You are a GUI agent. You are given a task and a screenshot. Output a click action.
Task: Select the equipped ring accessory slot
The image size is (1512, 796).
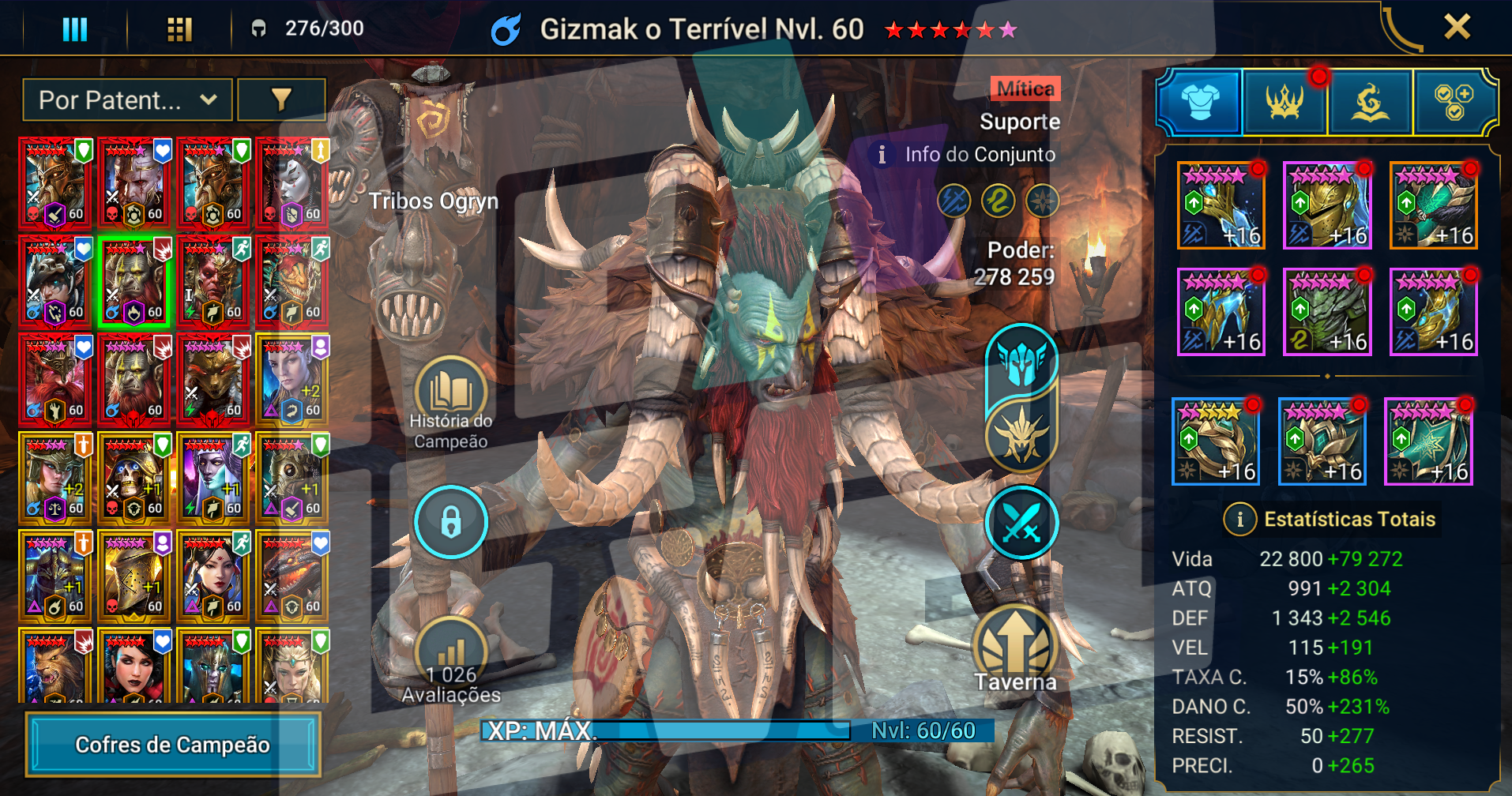pyautogui.click(x=1215, y=441)
